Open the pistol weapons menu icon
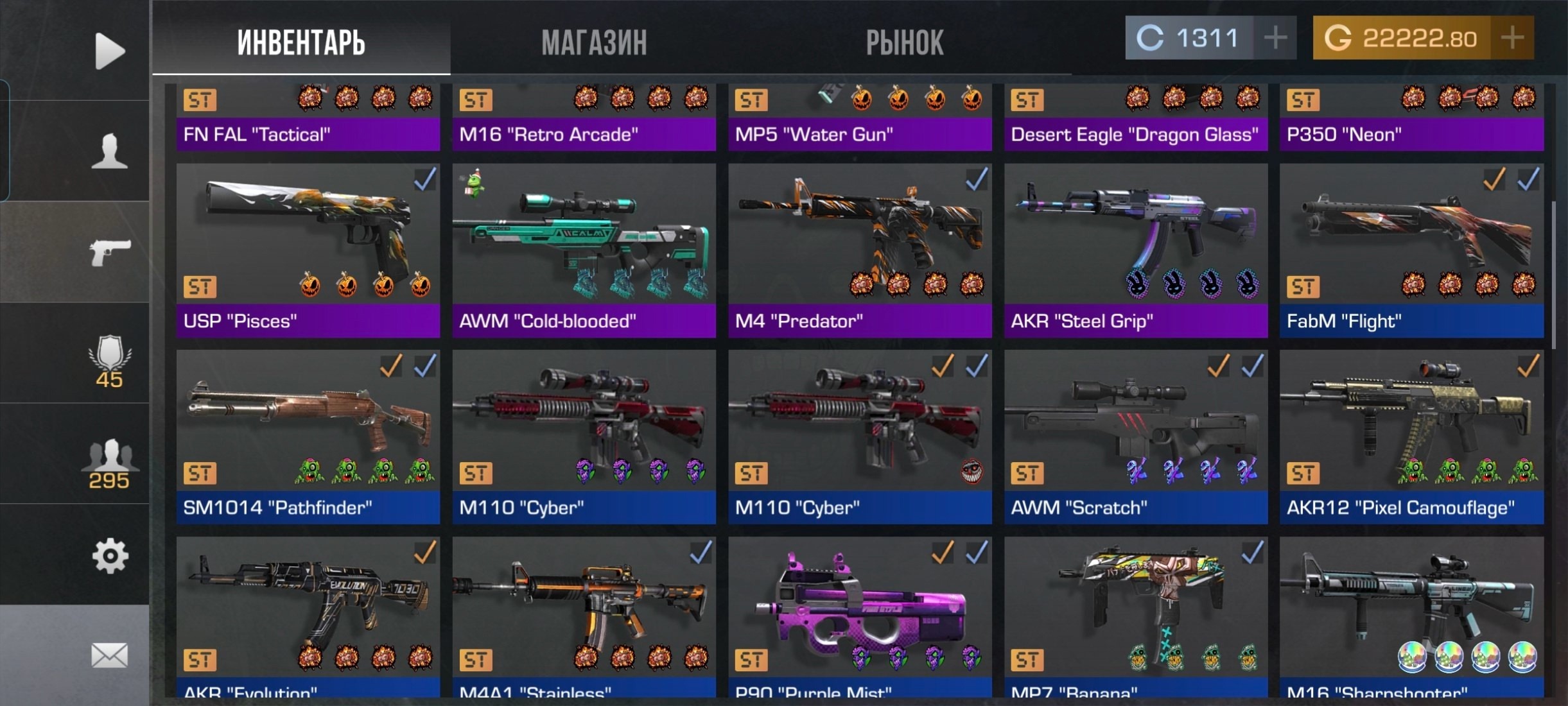Image resolution: width=1568 pixels, height=706 pixels. click(x=109, y=252)
